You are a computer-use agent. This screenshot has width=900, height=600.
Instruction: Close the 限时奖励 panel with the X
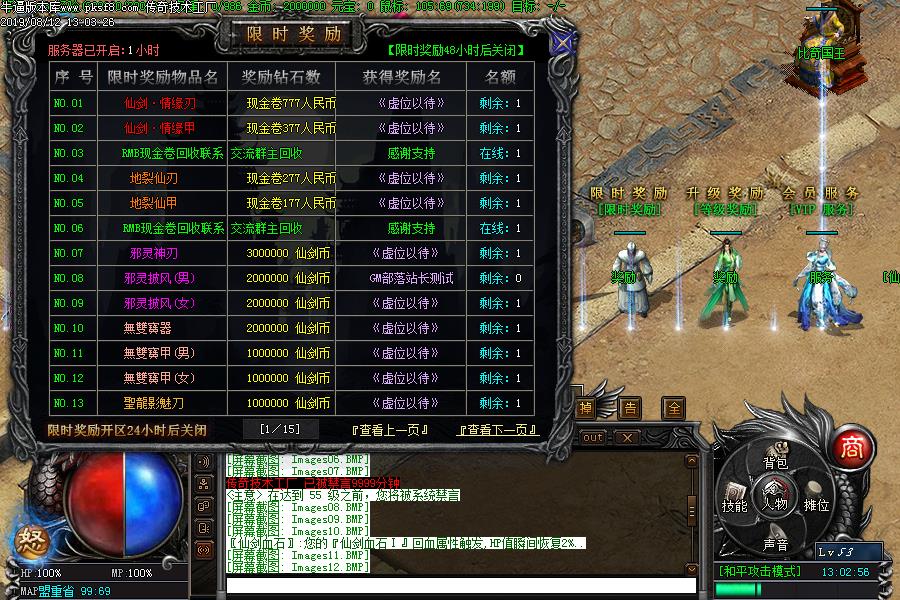[563, 45]
